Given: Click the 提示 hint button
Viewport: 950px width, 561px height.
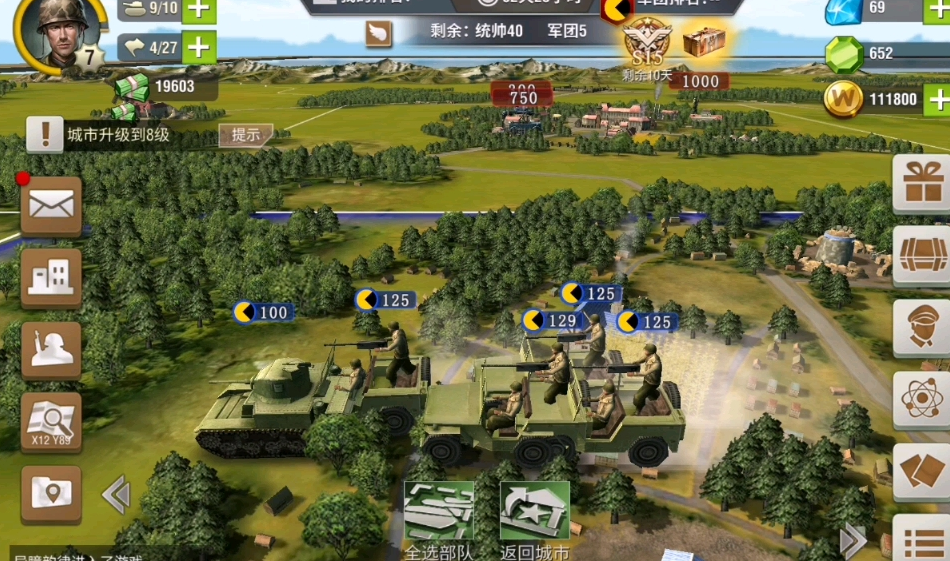Looking at the screenshot, I should pos(245,135).
